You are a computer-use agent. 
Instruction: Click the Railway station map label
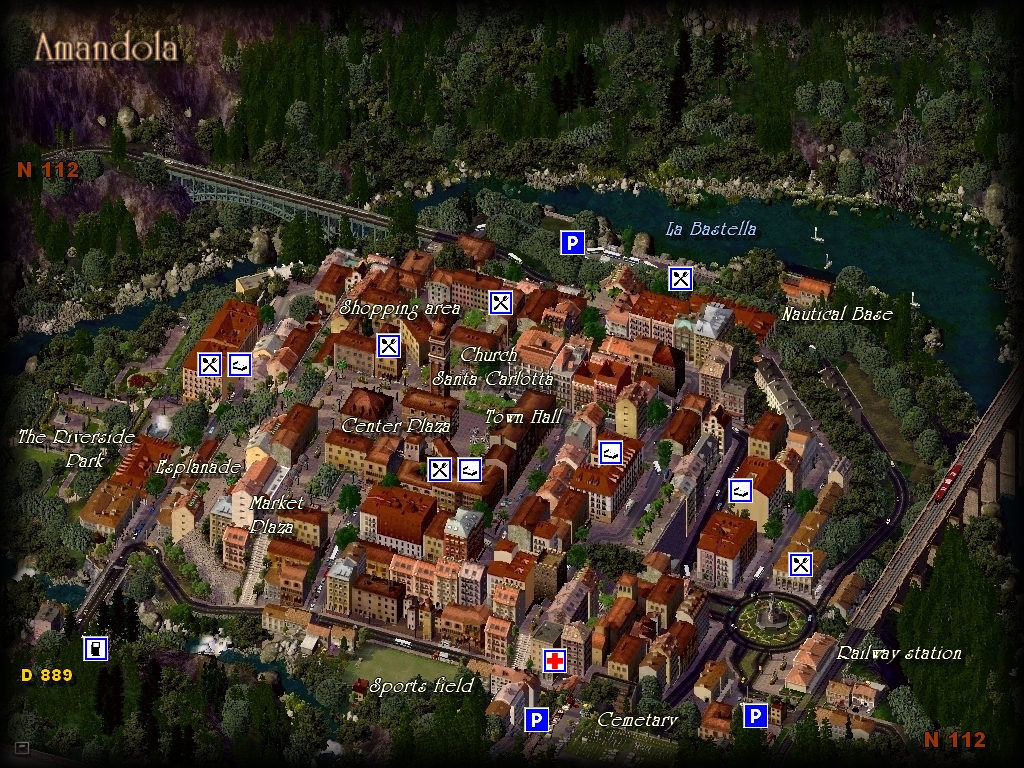tap(899, 653)
